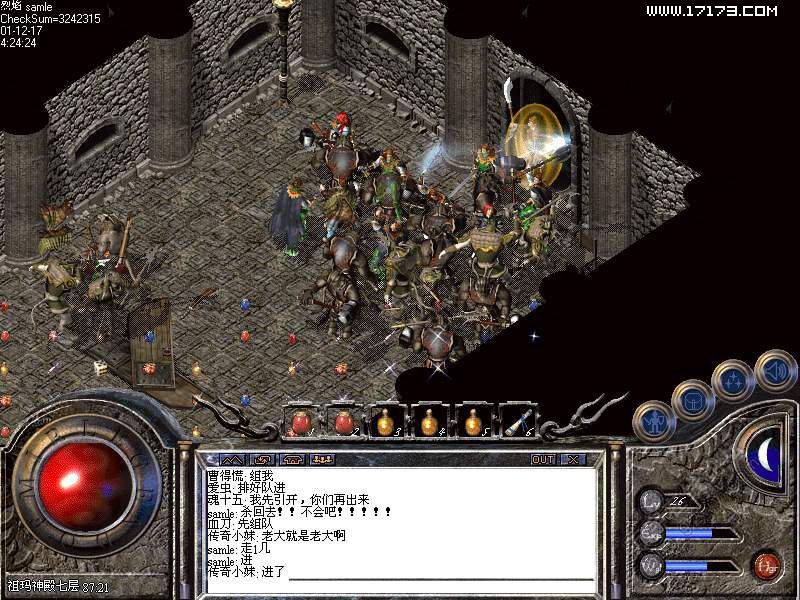Open the group members button above chat
The width and height of the screenshot is (800, 600).
coord(322,459)
